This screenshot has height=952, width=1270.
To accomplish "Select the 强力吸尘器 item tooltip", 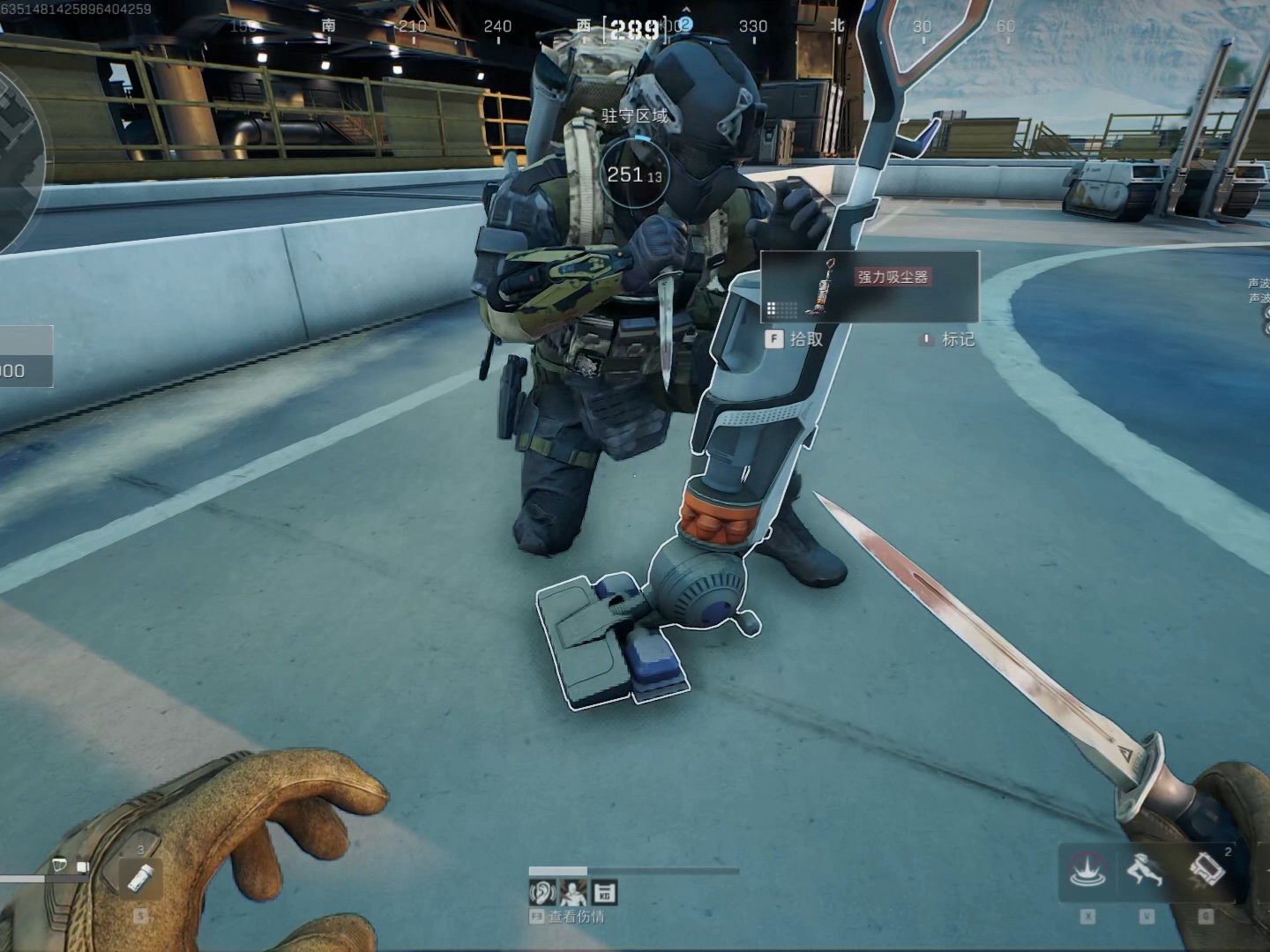I will (x=870, y=286).
